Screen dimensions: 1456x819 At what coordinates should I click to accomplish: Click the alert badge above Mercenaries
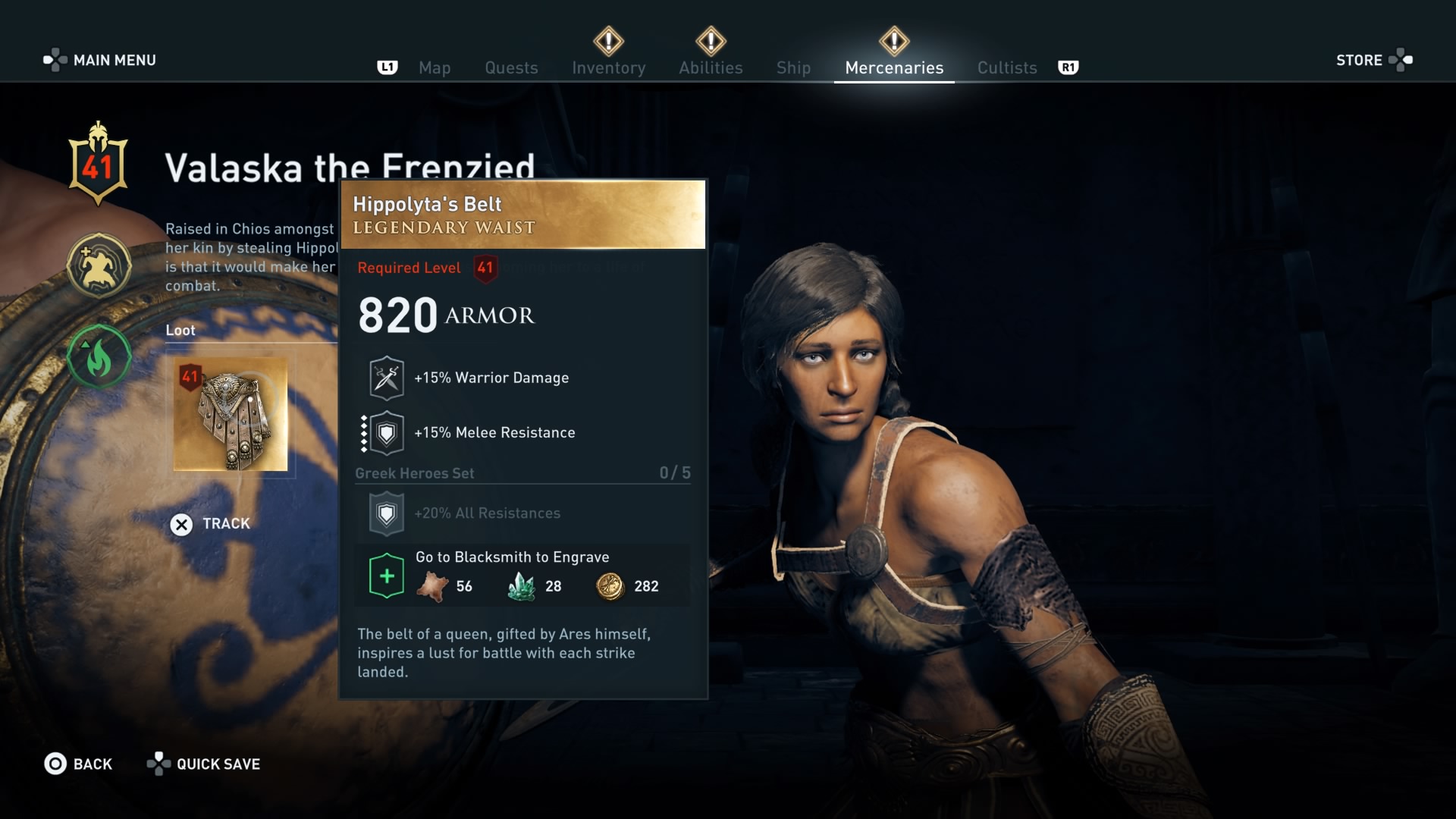(x=895, y=39)
